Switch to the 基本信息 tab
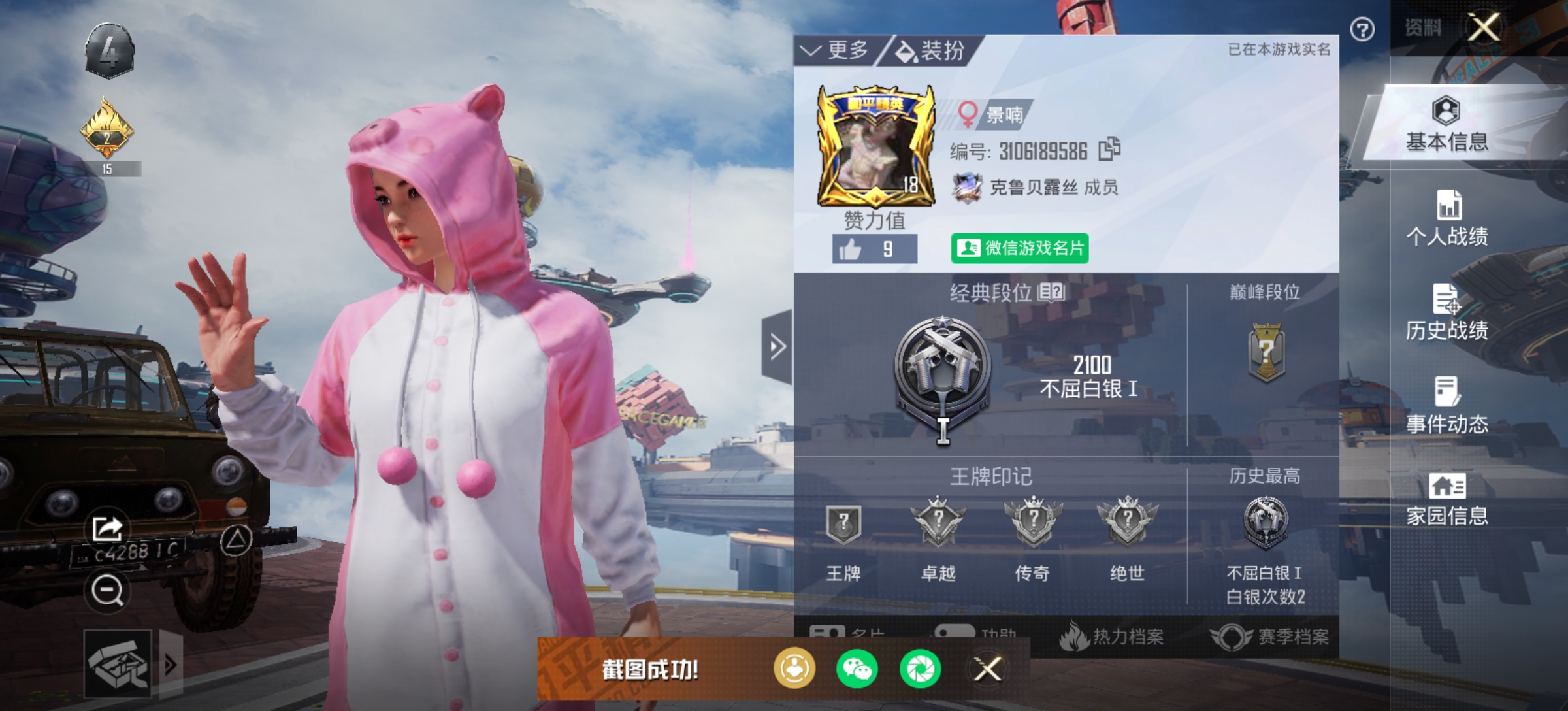Image resolution: width=1568 pixels, height=711 pixels. [1446, 125]
